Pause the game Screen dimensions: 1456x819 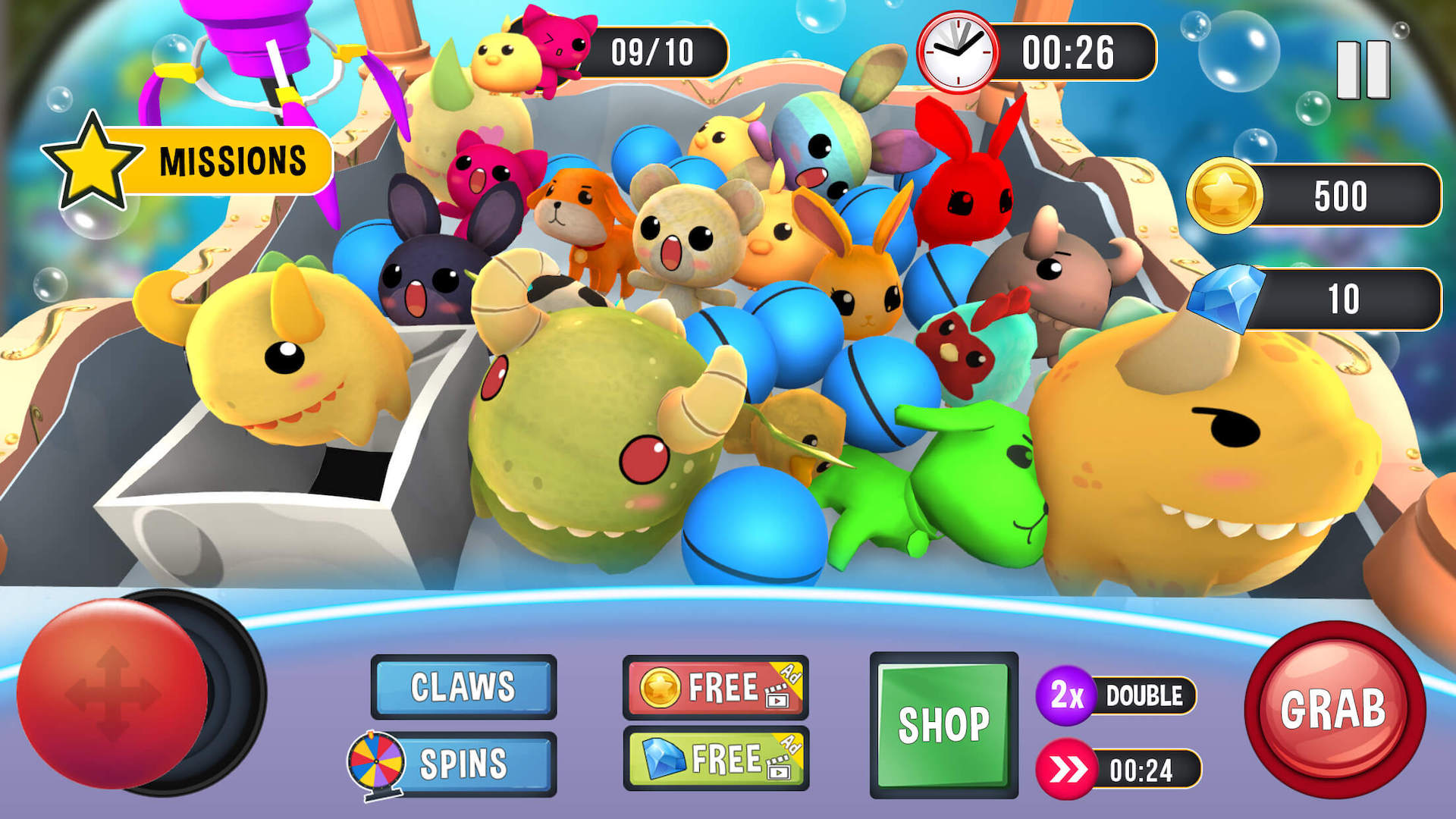[1365, 71]
